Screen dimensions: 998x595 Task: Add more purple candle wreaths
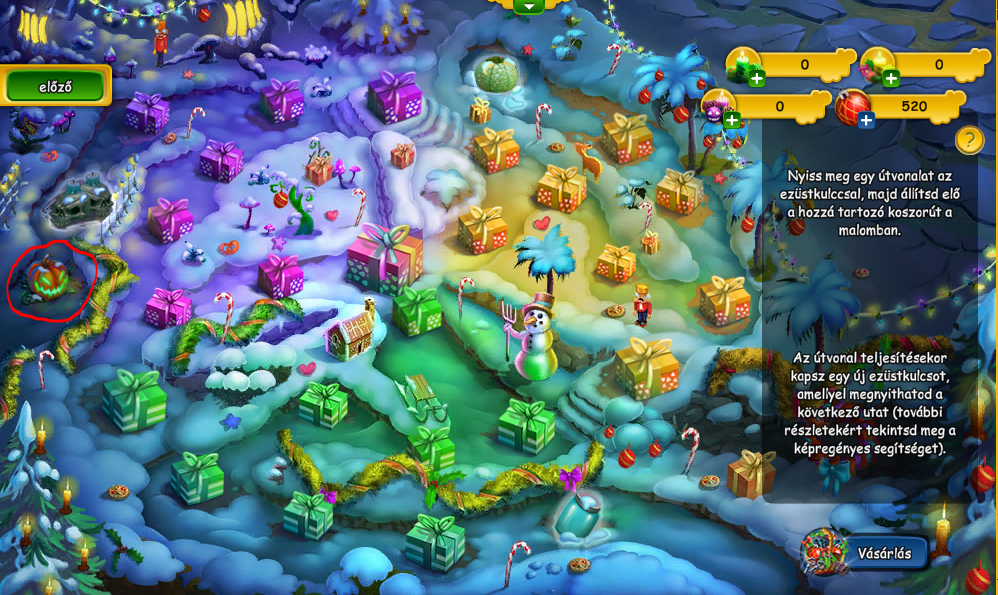coord(732,120)
